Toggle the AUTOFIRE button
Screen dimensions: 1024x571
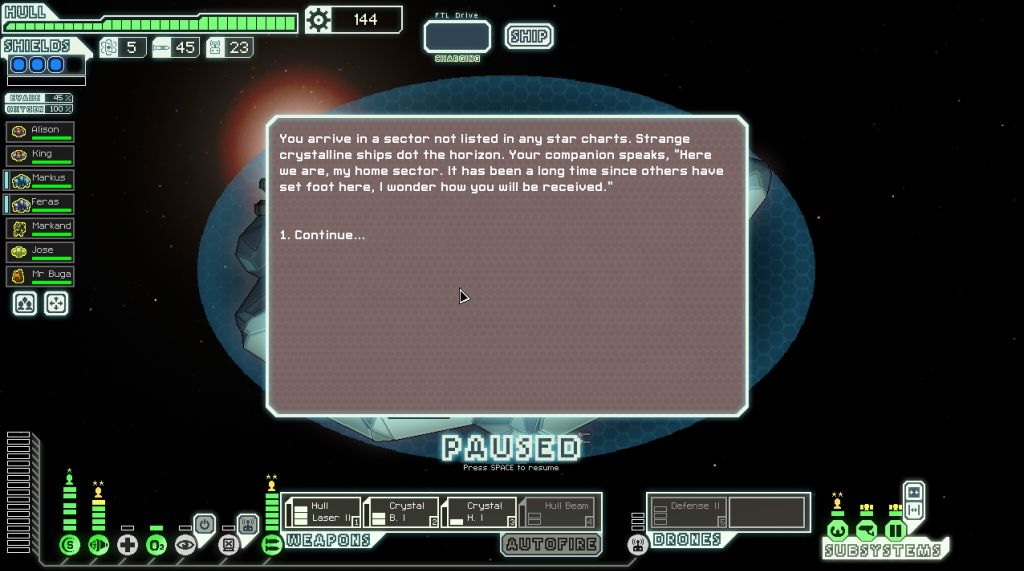coord(551,545)
